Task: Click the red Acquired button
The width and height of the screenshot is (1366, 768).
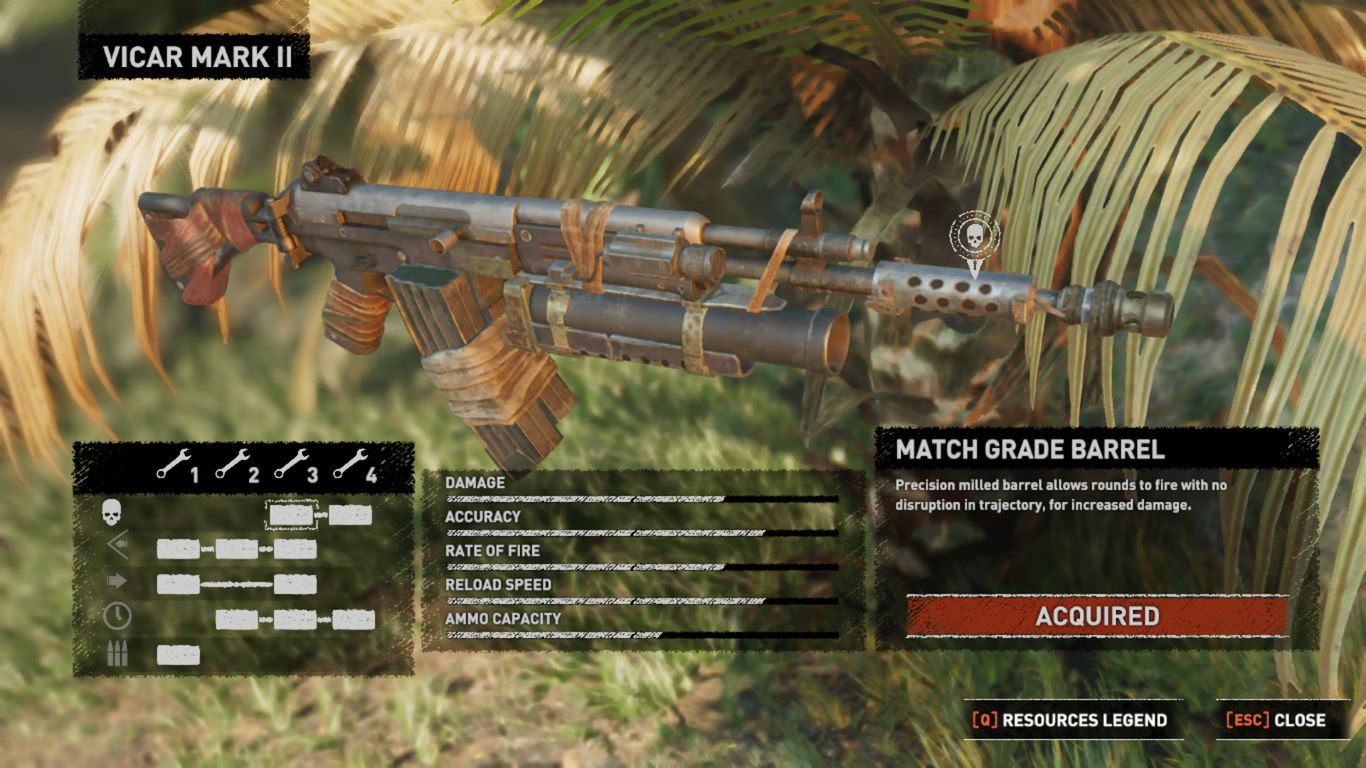Action: [1097, 616]
